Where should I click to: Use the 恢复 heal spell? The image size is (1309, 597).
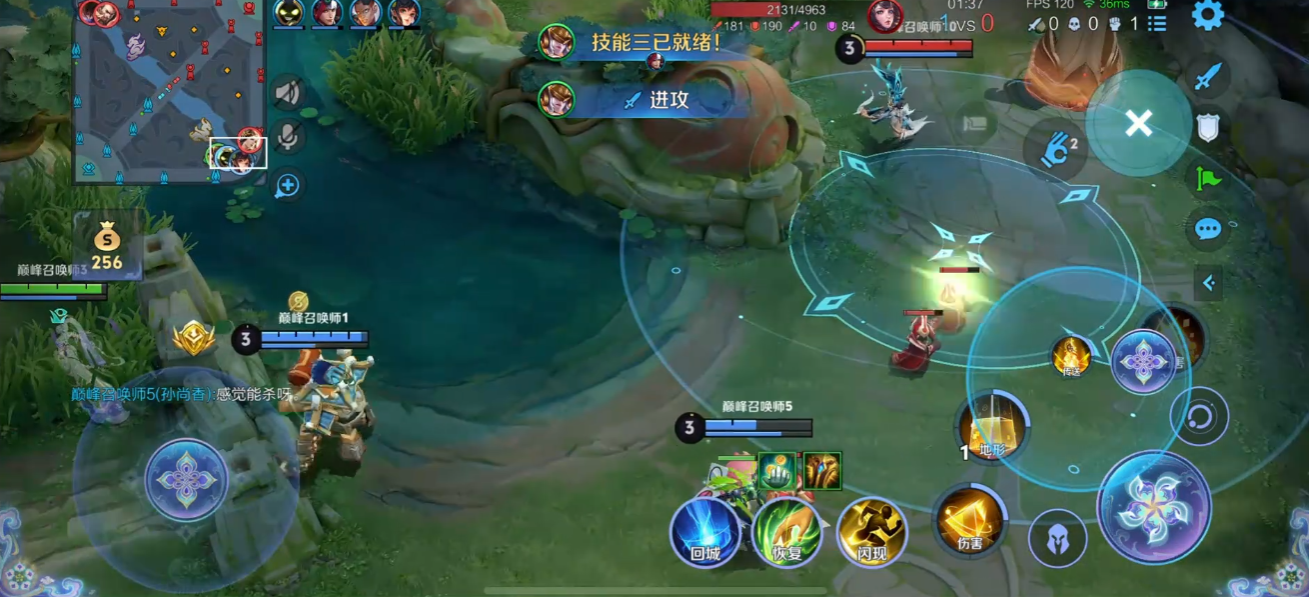(788, 532)
